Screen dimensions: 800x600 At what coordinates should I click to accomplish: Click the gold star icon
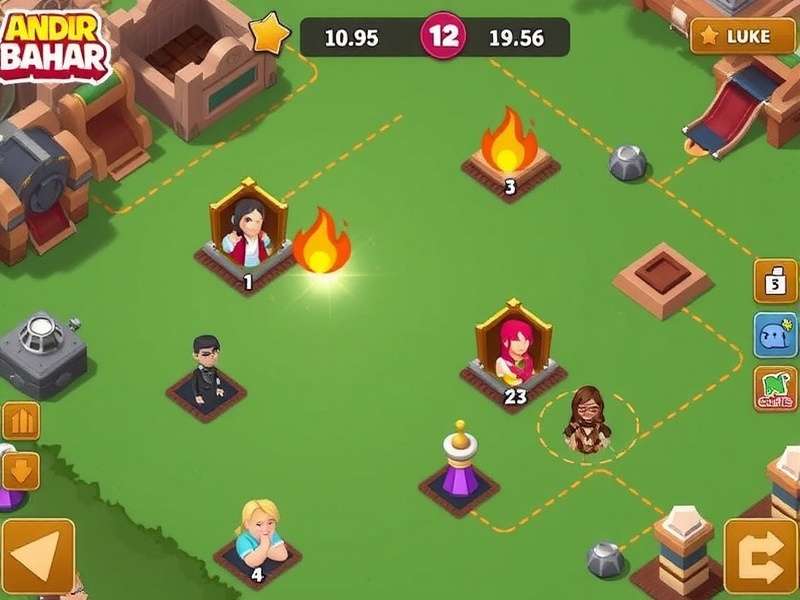pyautogui.click(x=269, y=35)
